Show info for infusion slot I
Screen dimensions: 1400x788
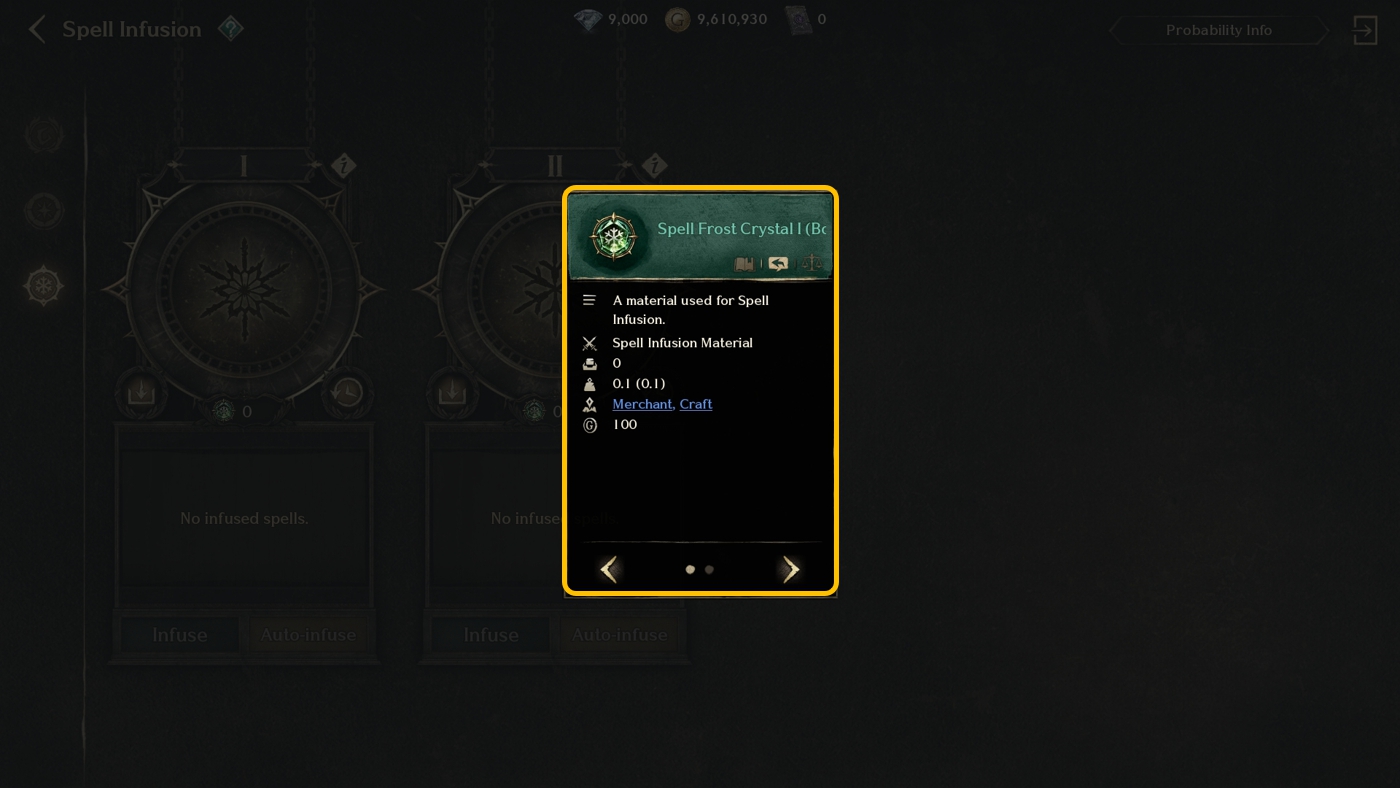[x=343, y=166]
